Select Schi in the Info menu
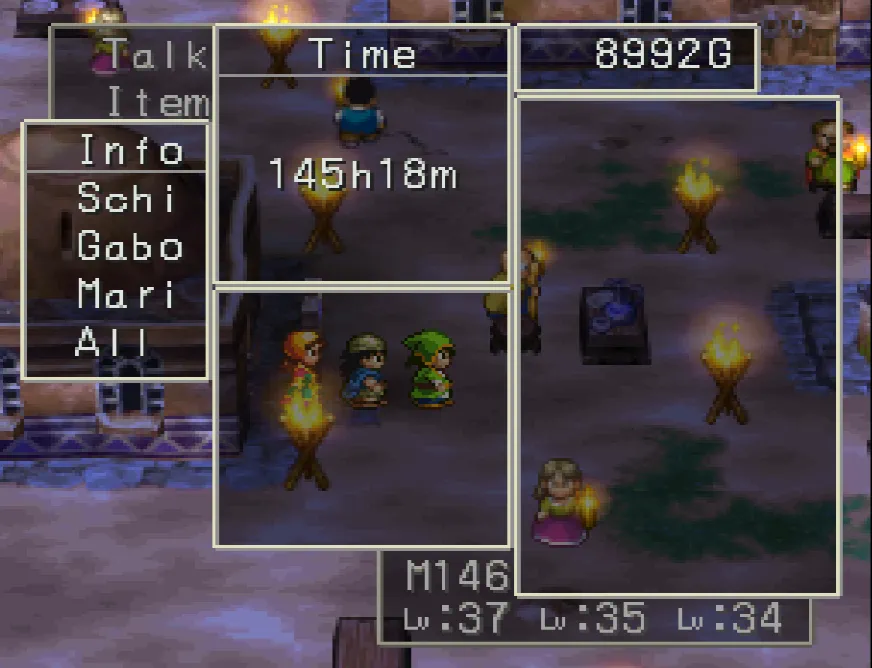 point(126,199)
